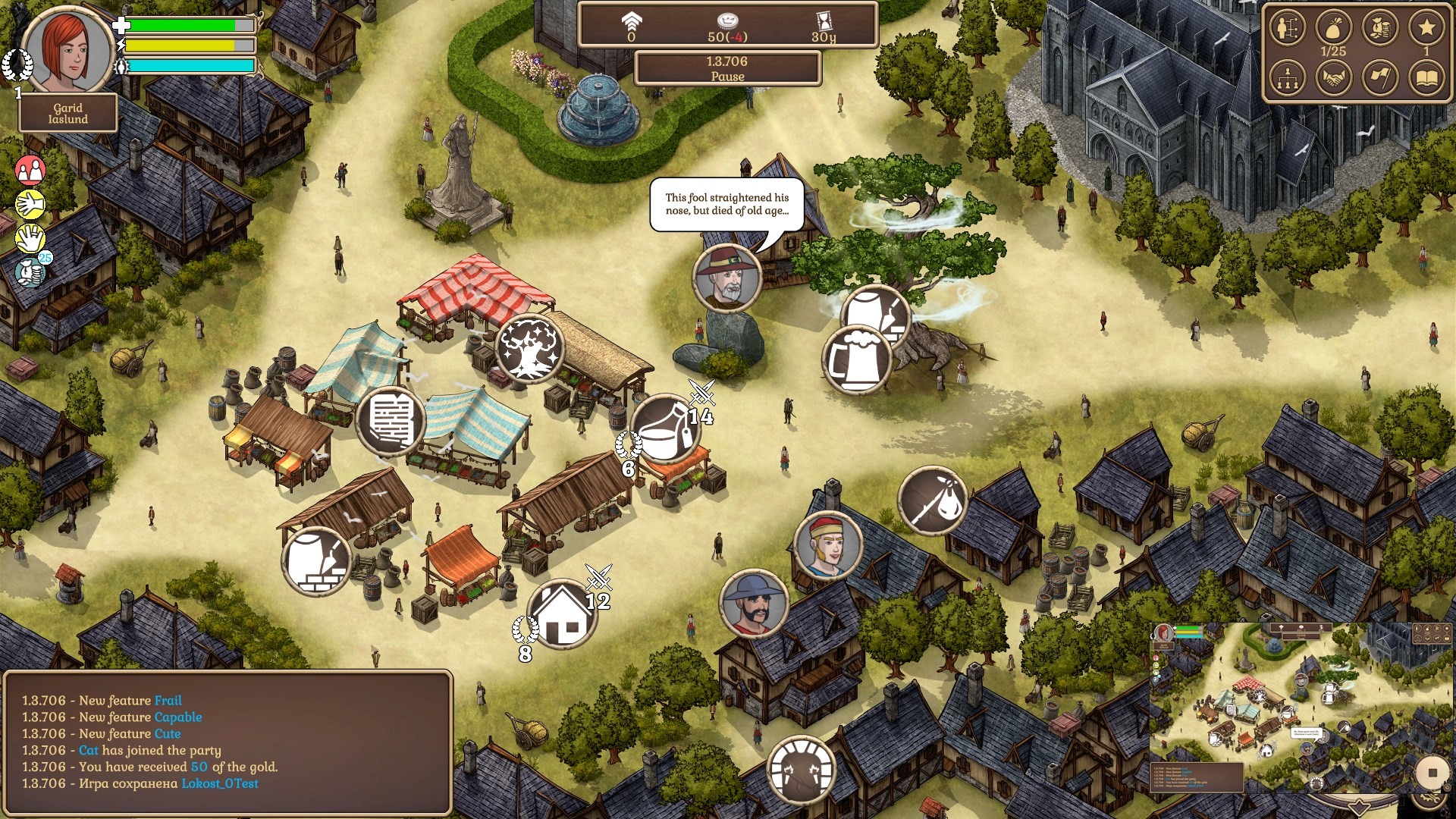Open the flag icon menu

coord(1379,77)
